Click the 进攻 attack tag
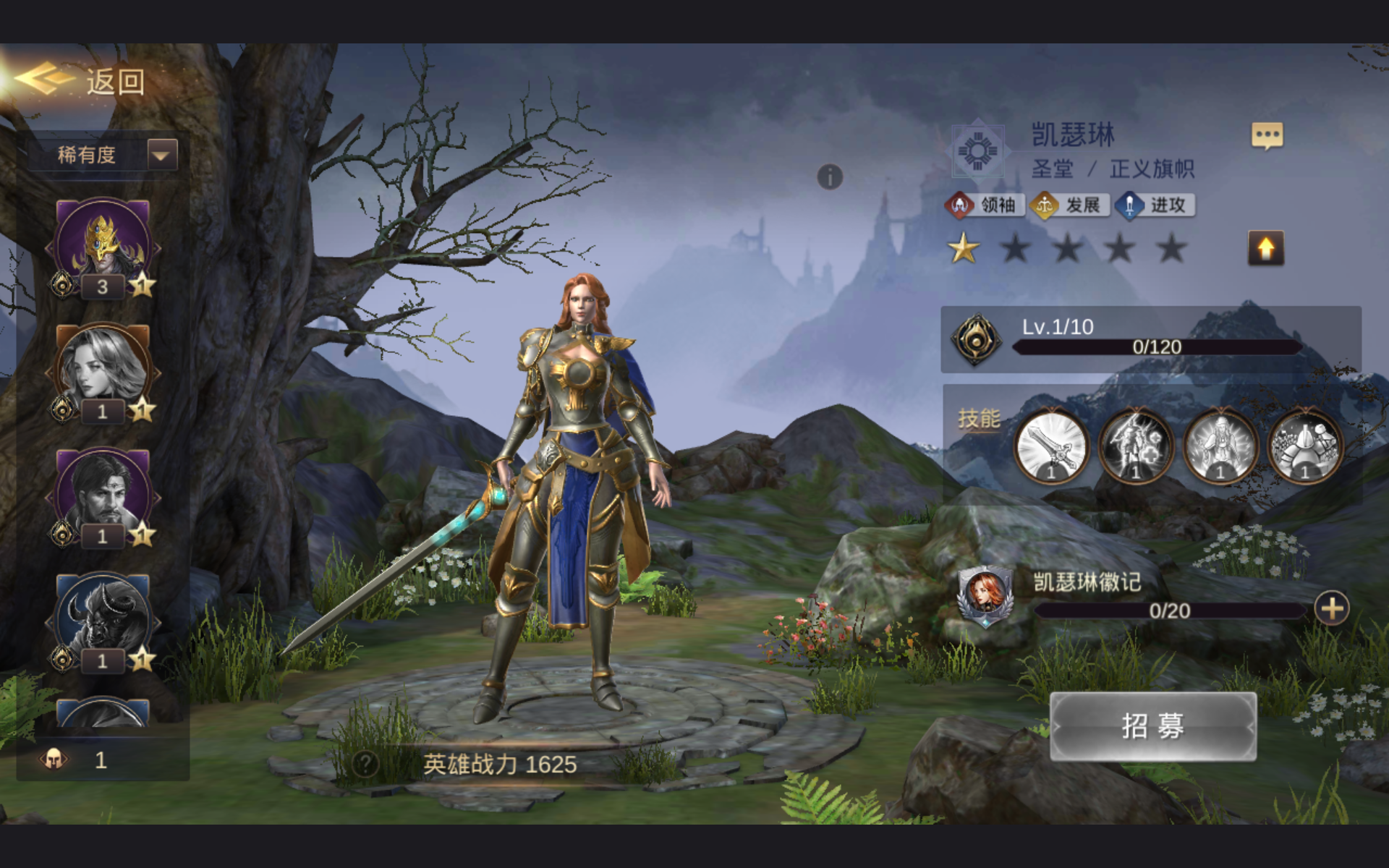Screen dimensions: 1389x868 point(1155,205)
